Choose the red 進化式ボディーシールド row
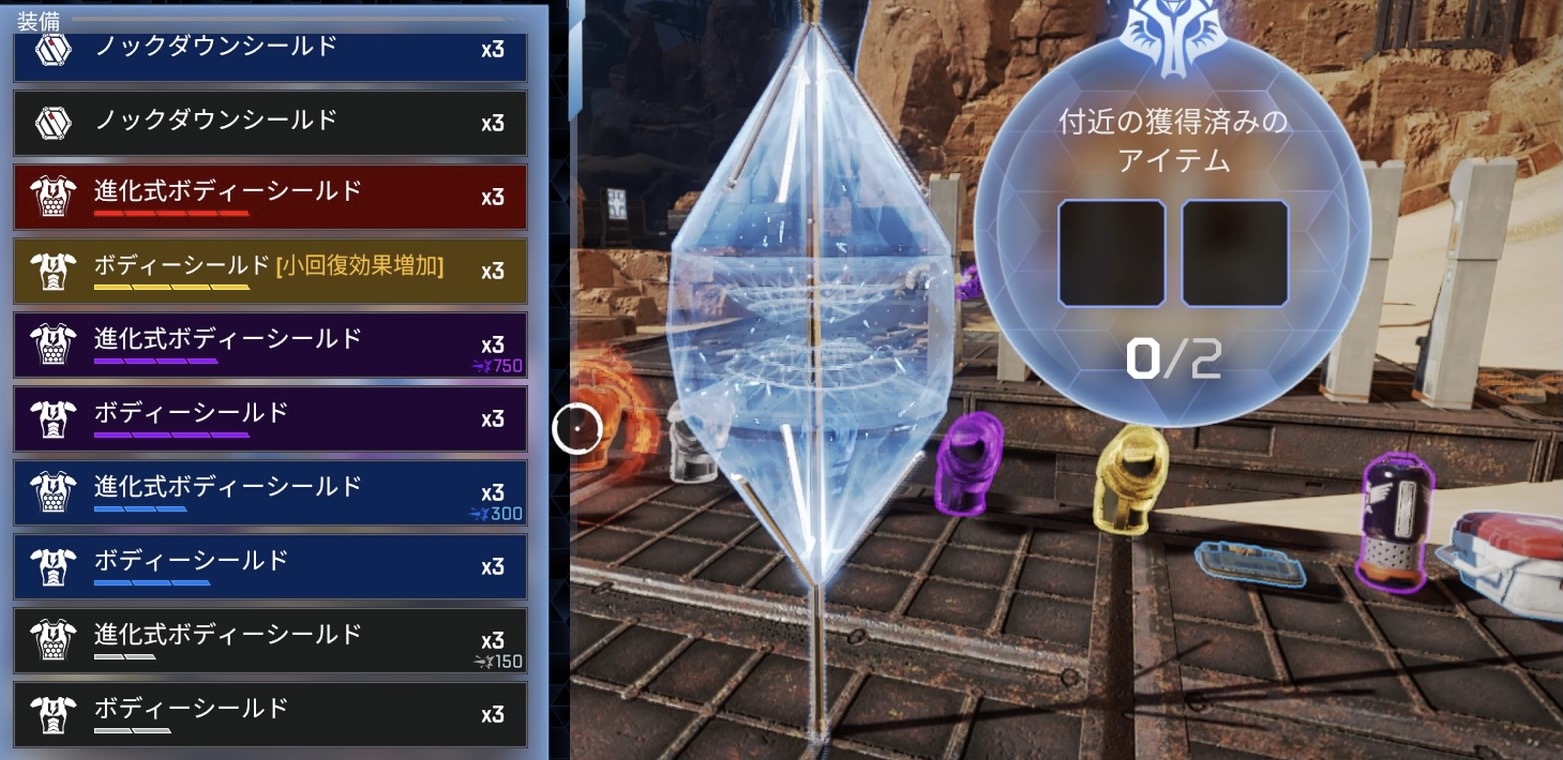 coord(270,197)
